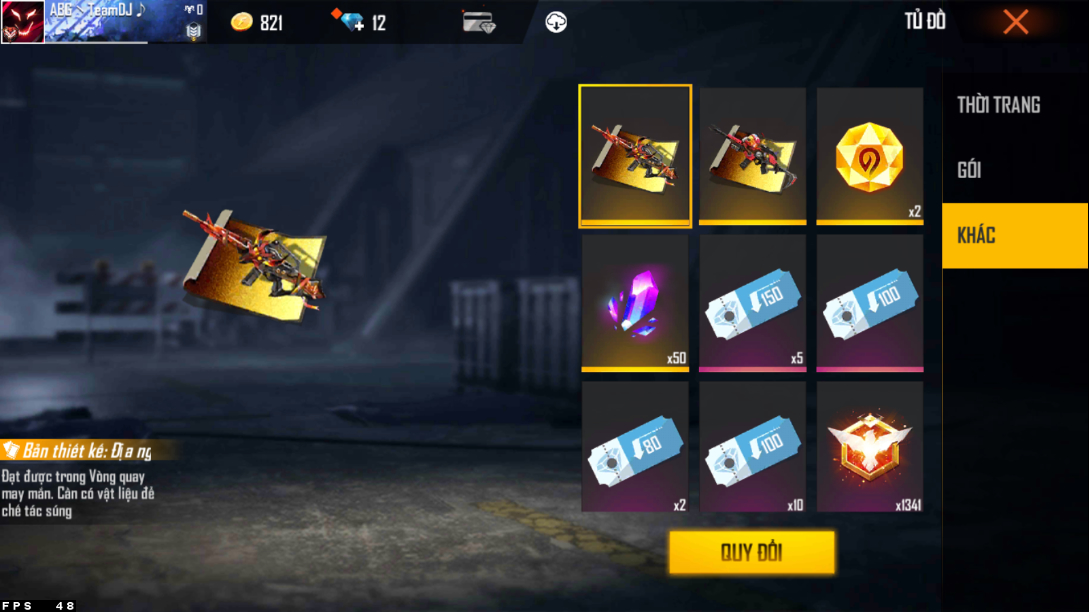The width and height of the screenshot is (1089, 612).
Task: Open the player profile avatar
Action: (x=22, y=21)
